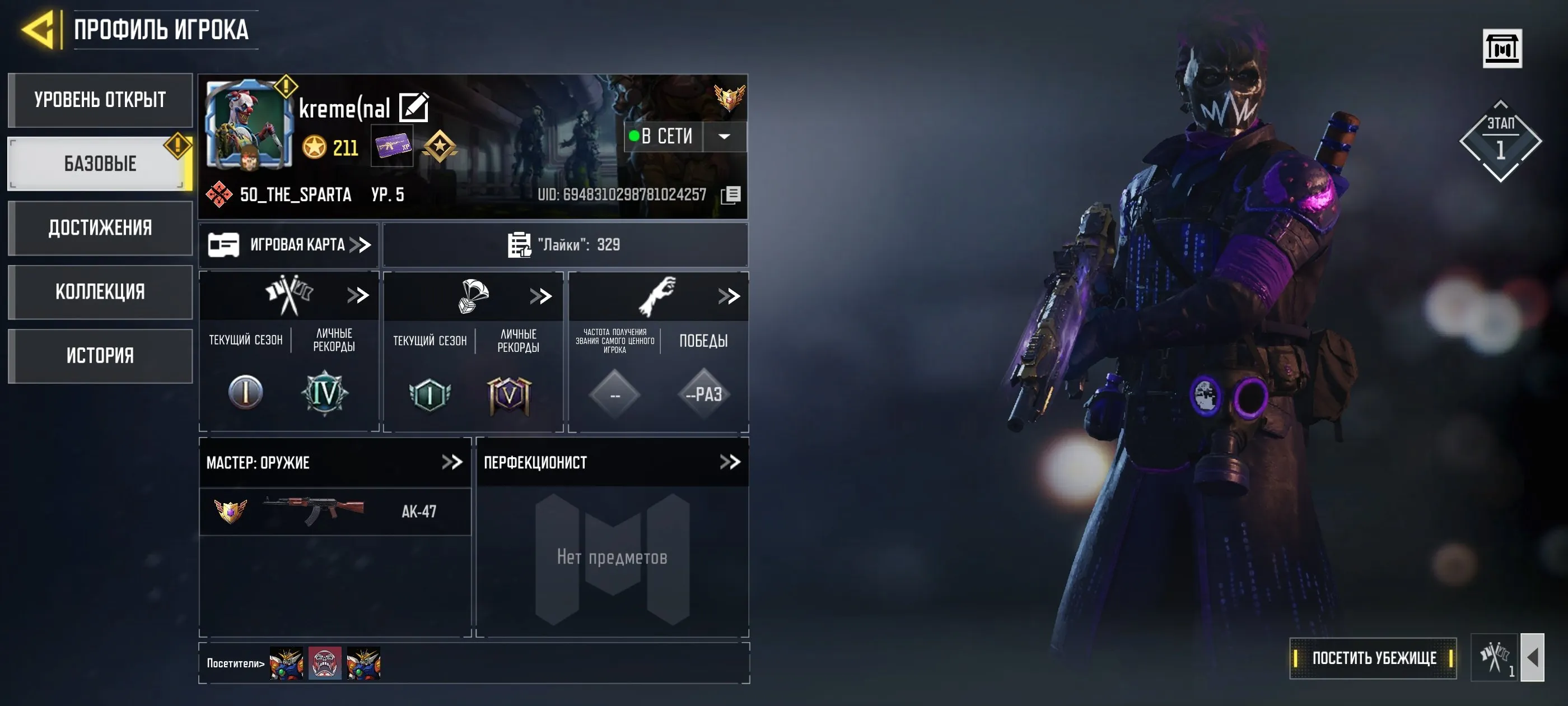Switch to the ДОСТИЖЕНИЯ tab
This screenshot has width=1568, height=706.
pyautogui.click(x=100, y=228)
